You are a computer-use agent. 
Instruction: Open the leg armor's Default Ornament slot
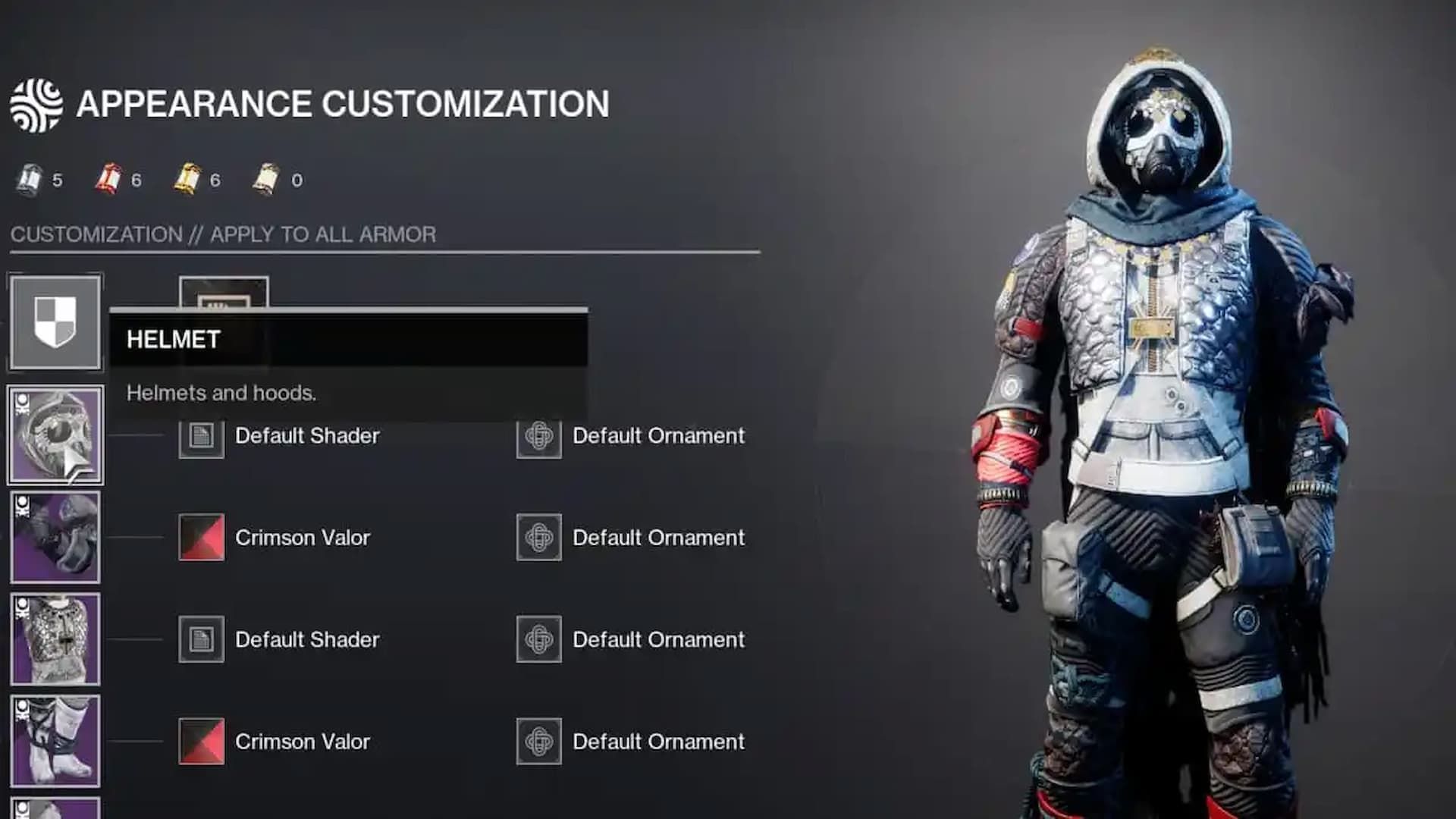[x=538, y=742]
